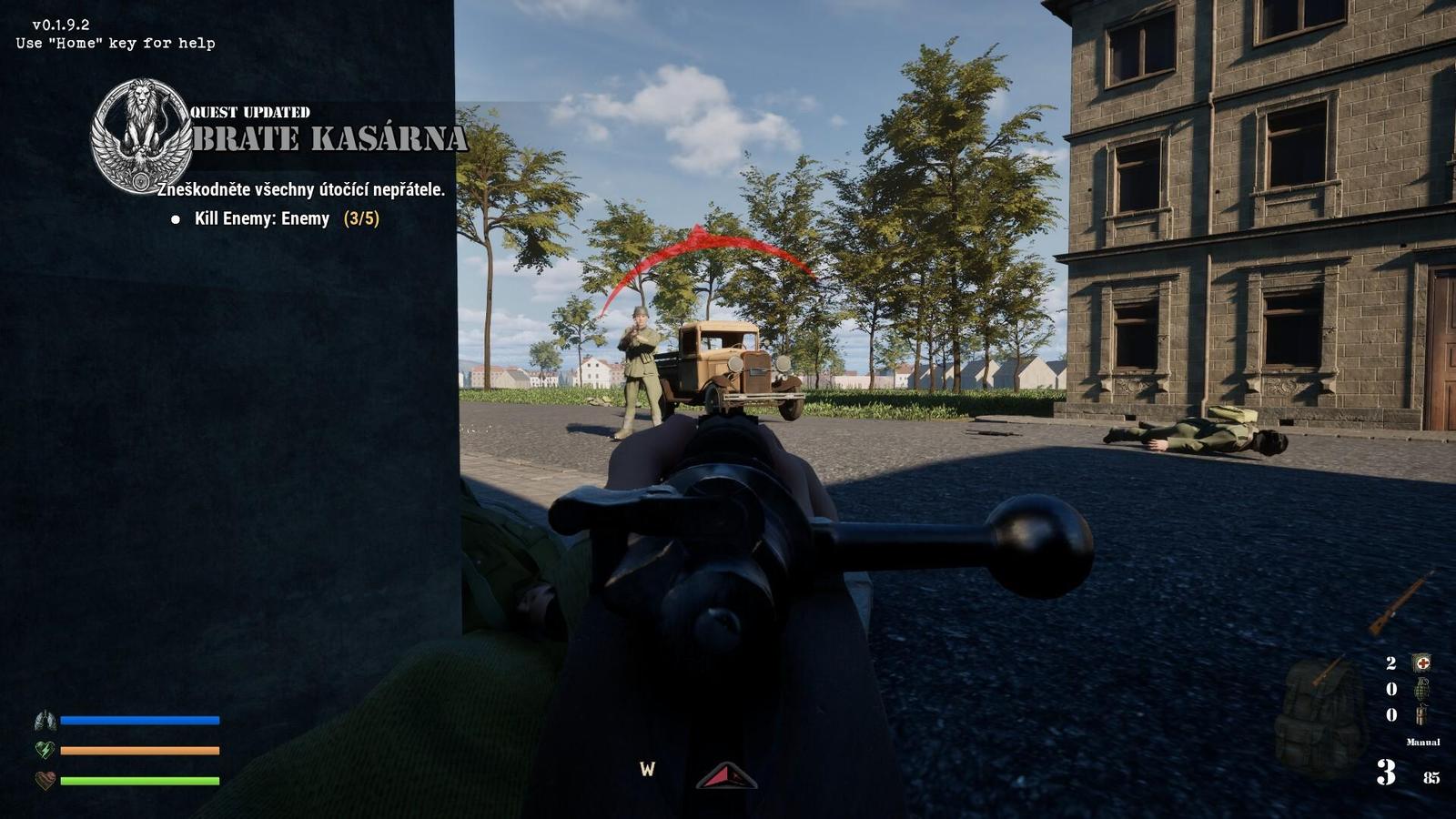Click the winged lion quest emblem
Viewport: 1456px width, 819px height.
point(140,136)
